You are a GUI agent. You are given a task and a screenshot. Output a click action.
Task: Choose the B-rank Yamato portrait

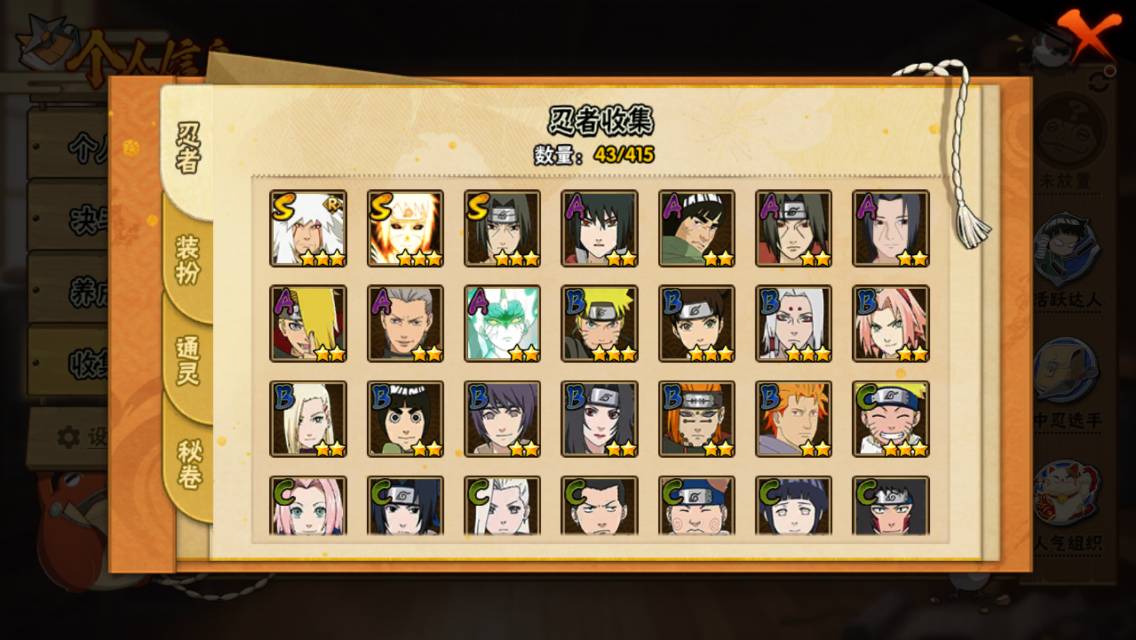click(697, 323)
